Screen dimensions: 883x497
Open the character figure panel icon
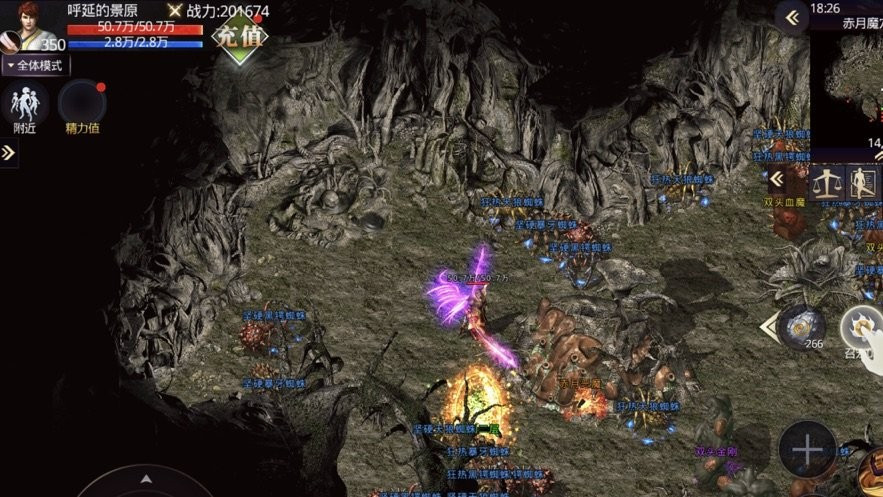pos(862,182)
